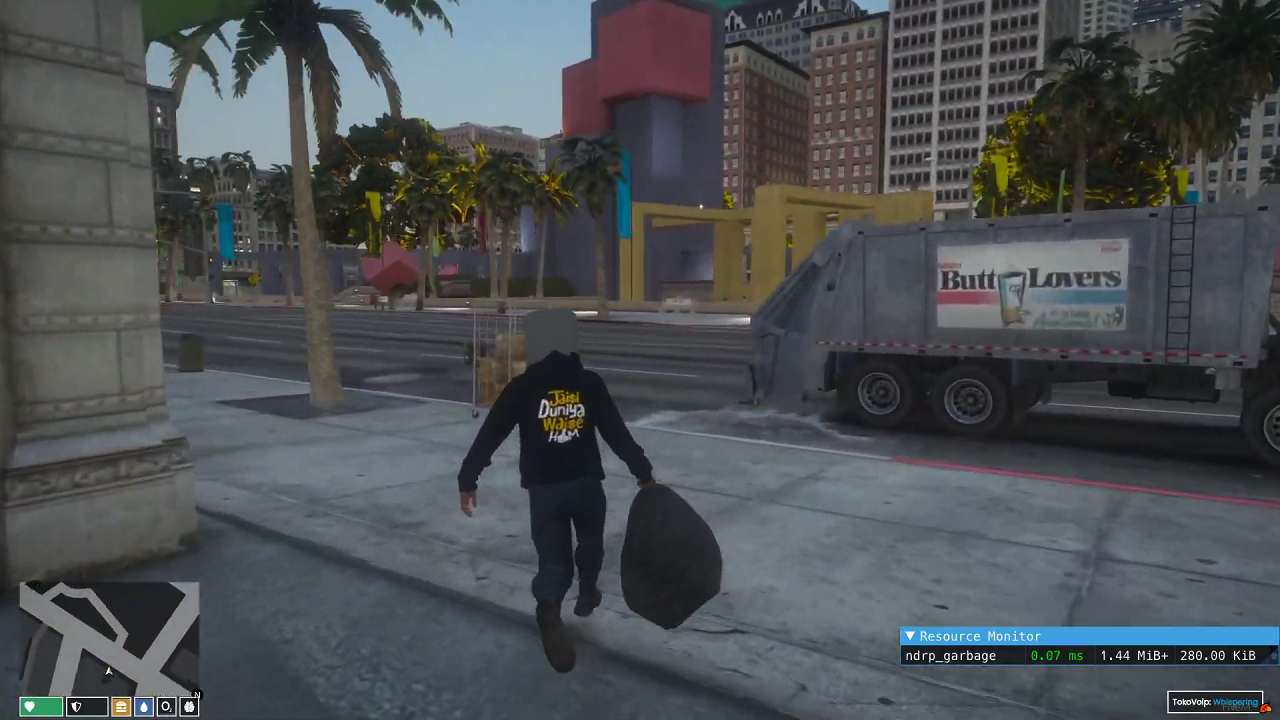1280x720 pixels.
Task: Select the ndrp_garbage row in Resource Monitor
Action: pos(951,656)
